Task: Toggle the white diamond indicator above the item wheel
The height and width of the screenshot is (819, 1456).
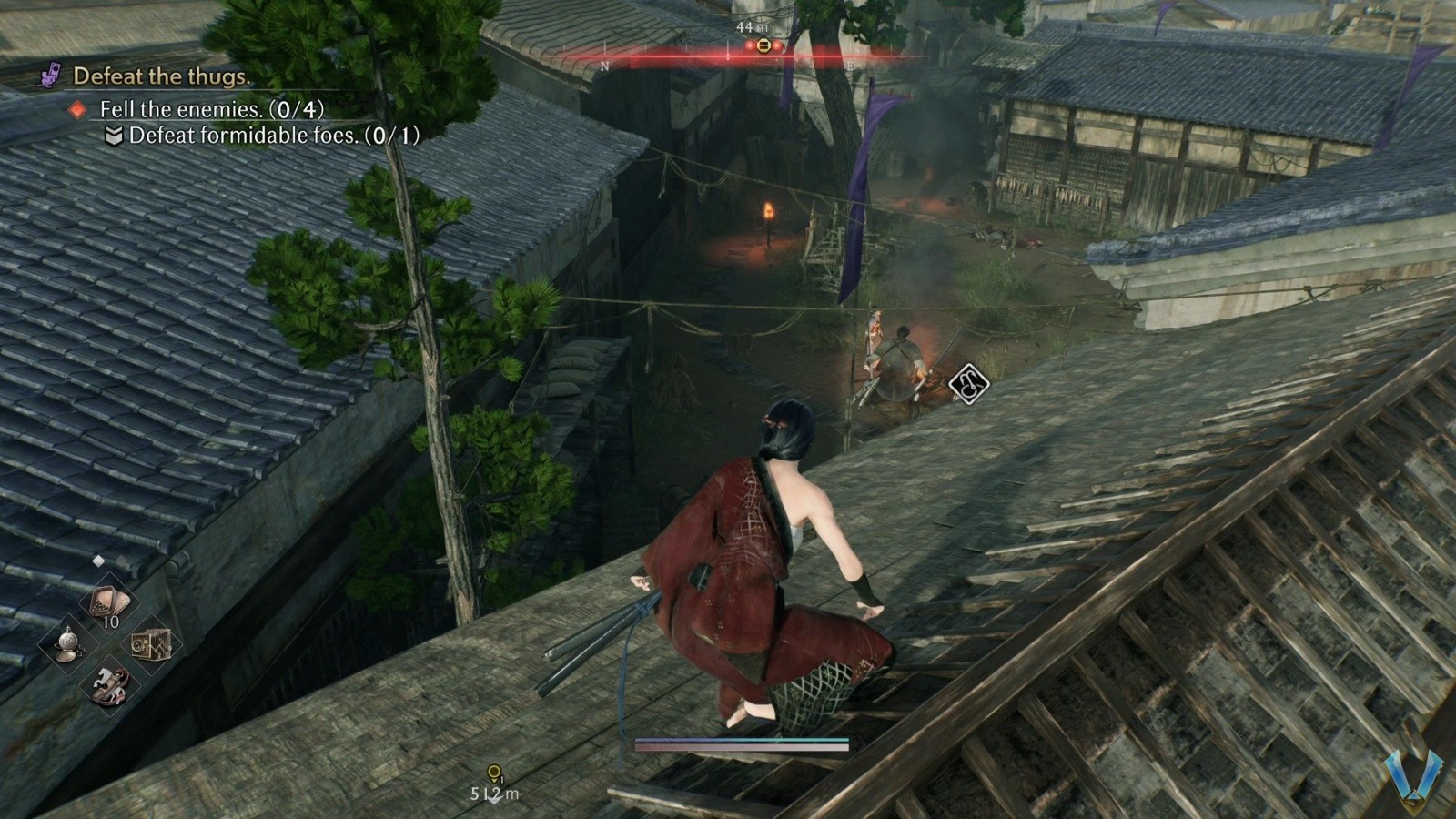Action: [x=97, y=559]
